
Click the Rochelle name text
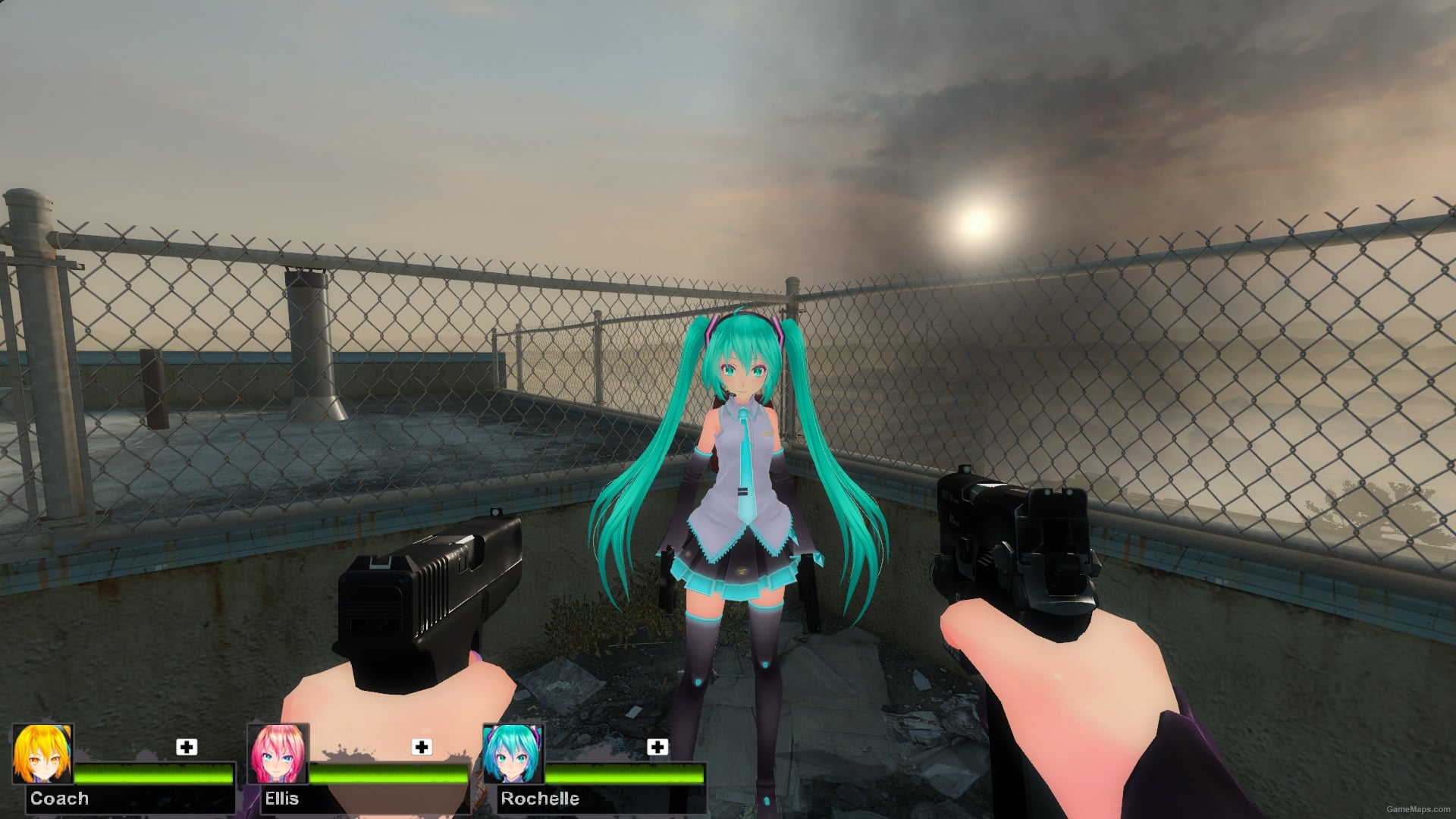coord(540,799)
